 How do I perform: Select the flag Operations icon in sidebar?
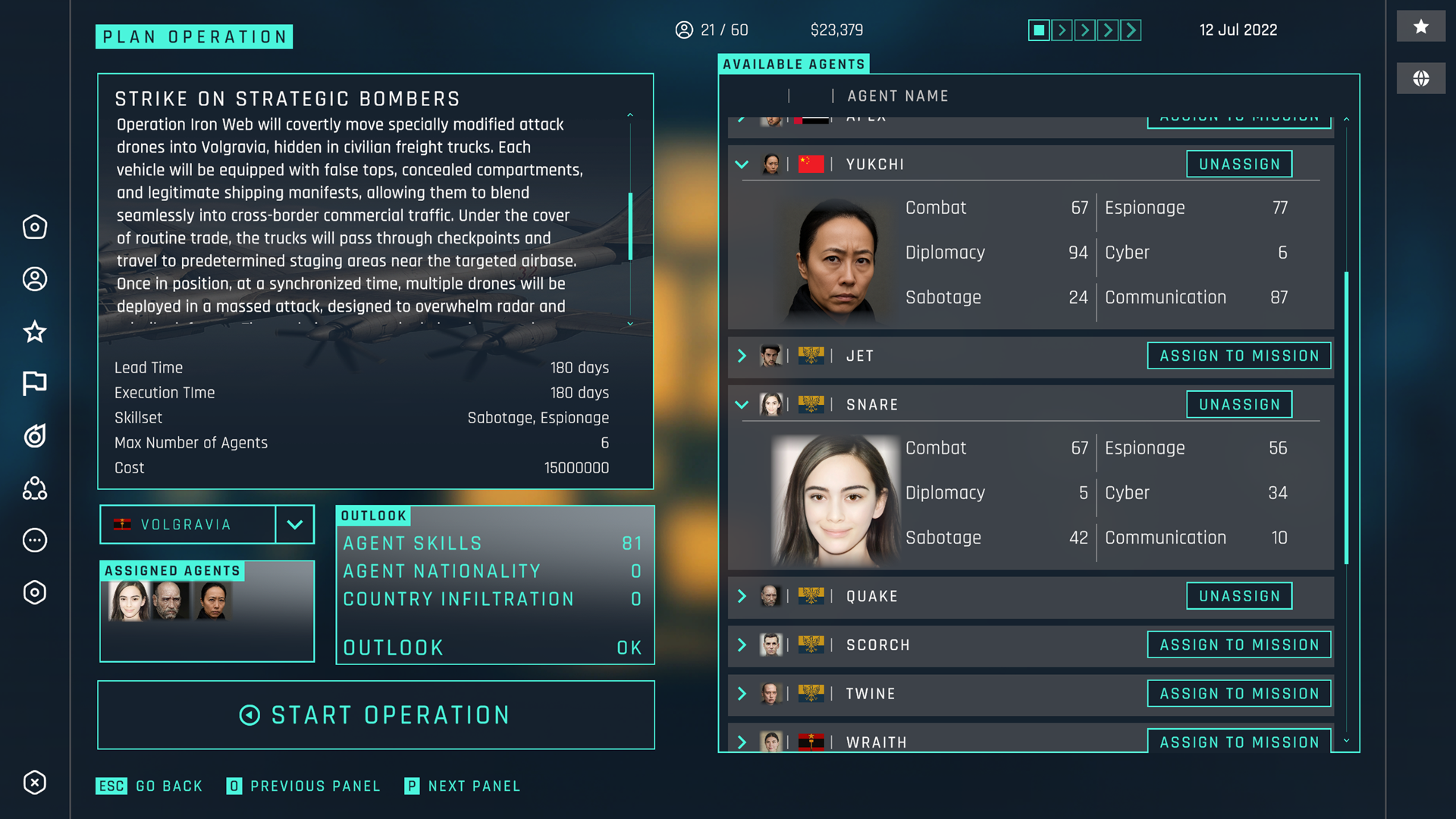[x=34, y=384]
